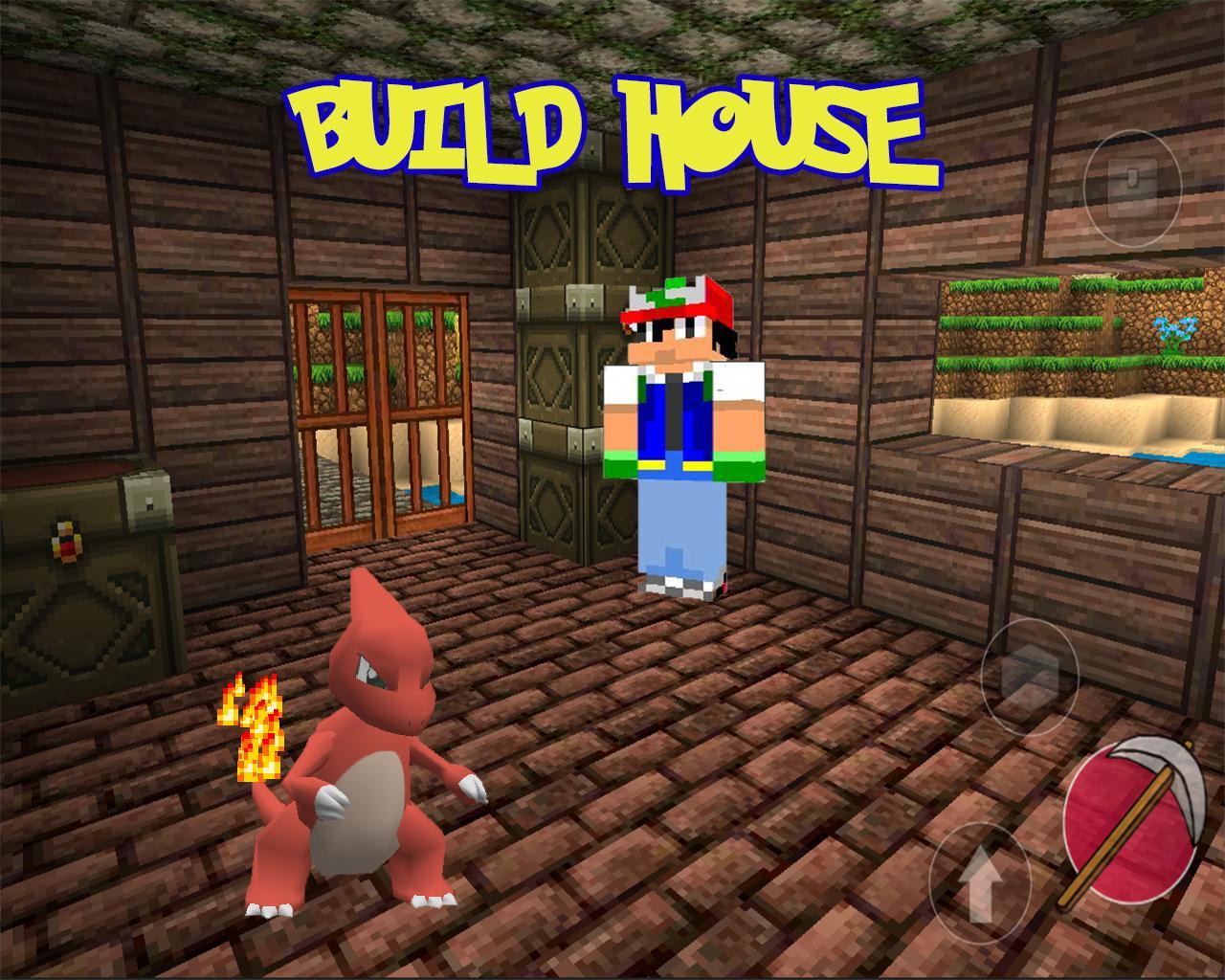
Task: Tap the flame on Charmeleon's tail
Action: click(x=252, y=727)
